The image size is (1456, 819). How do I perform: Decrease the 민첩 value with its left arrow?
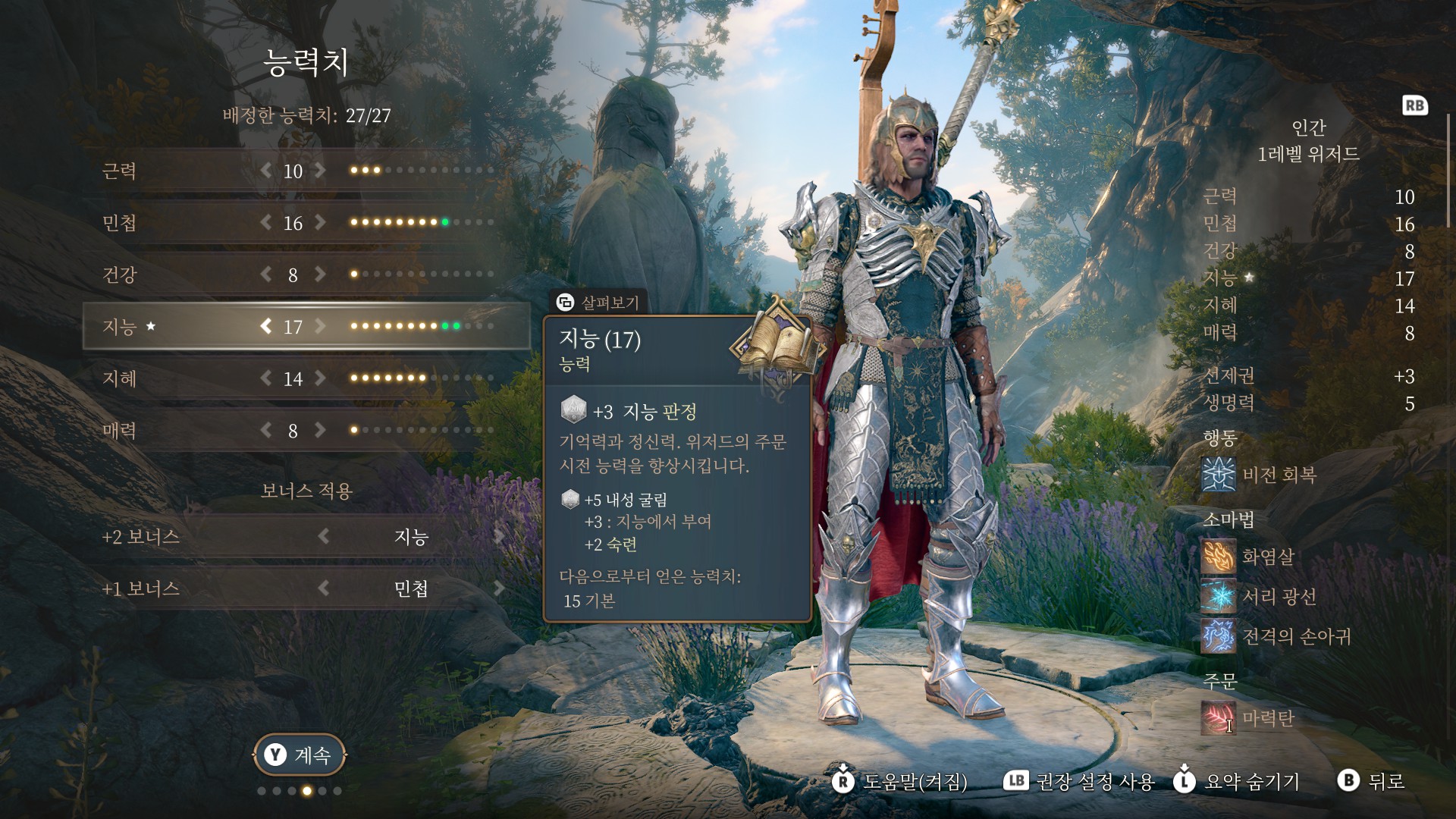pos(265,223)
